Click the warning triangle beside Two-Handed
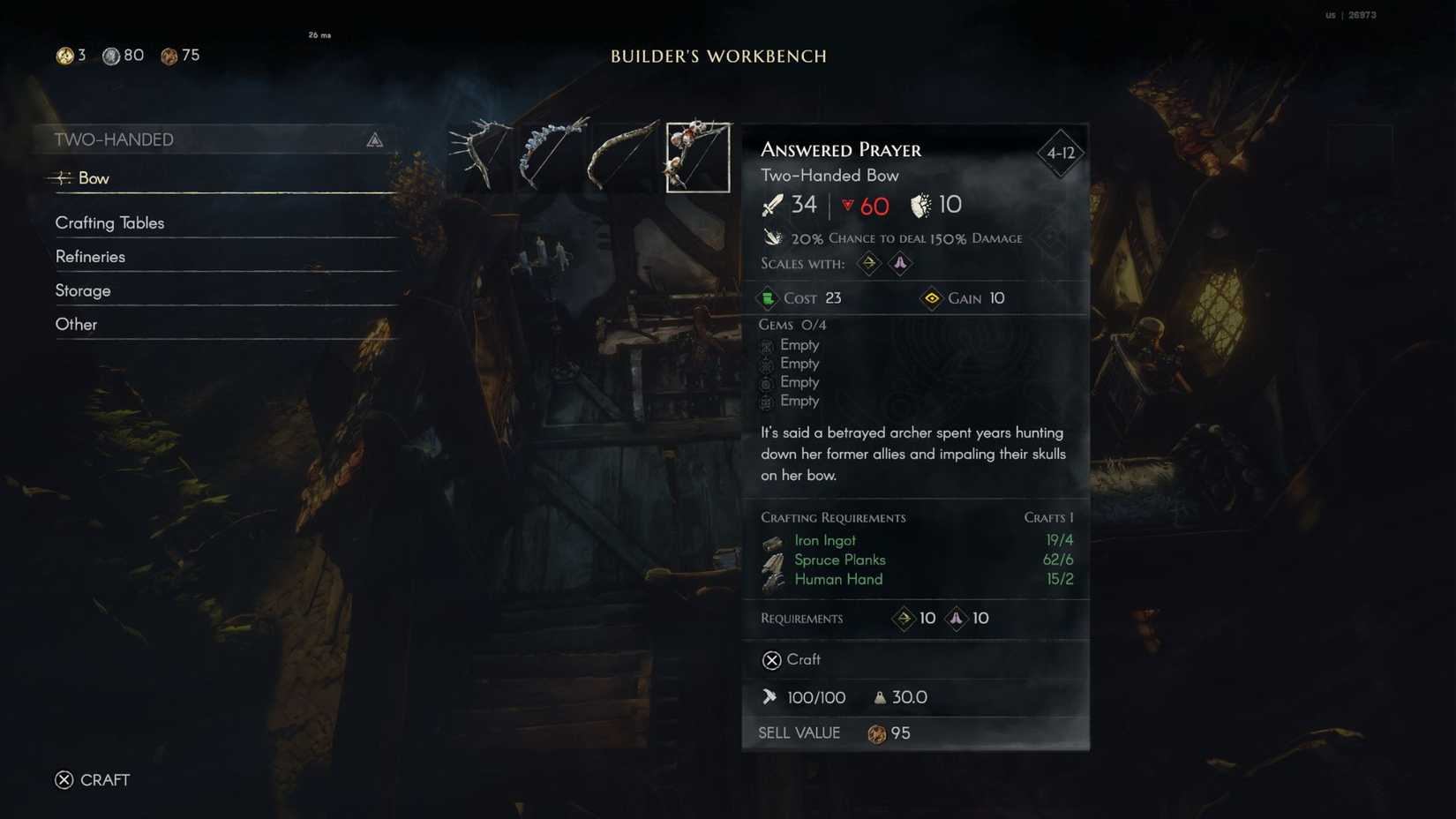This screenshot has height=819, width=1456. (x=377, y=139)
